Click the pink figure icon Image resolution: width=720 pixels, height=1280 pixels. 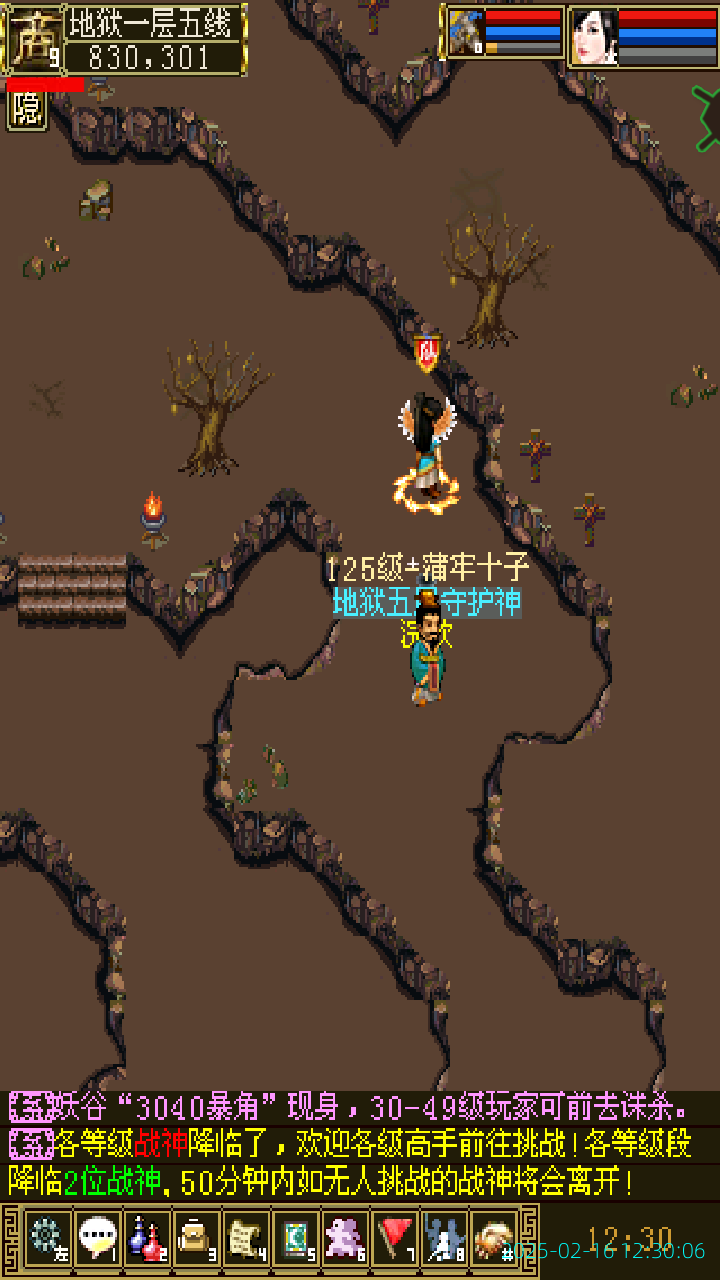point(345,1238)
